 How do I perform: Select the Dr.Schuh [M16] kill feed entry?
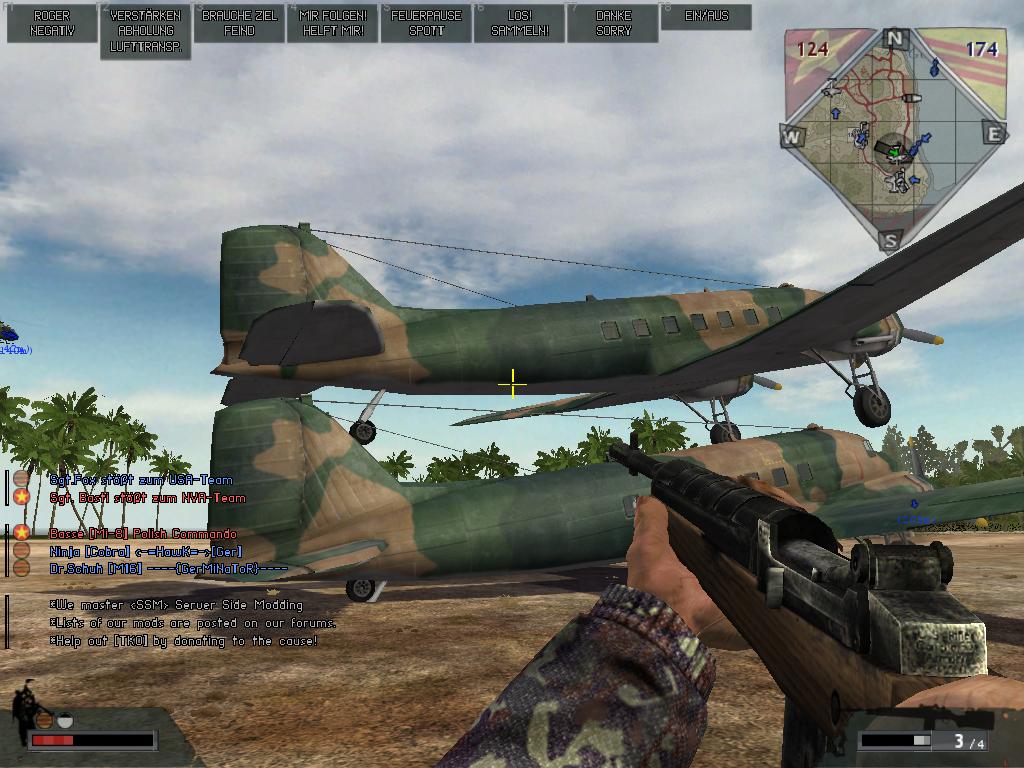[x=168, y=569]
